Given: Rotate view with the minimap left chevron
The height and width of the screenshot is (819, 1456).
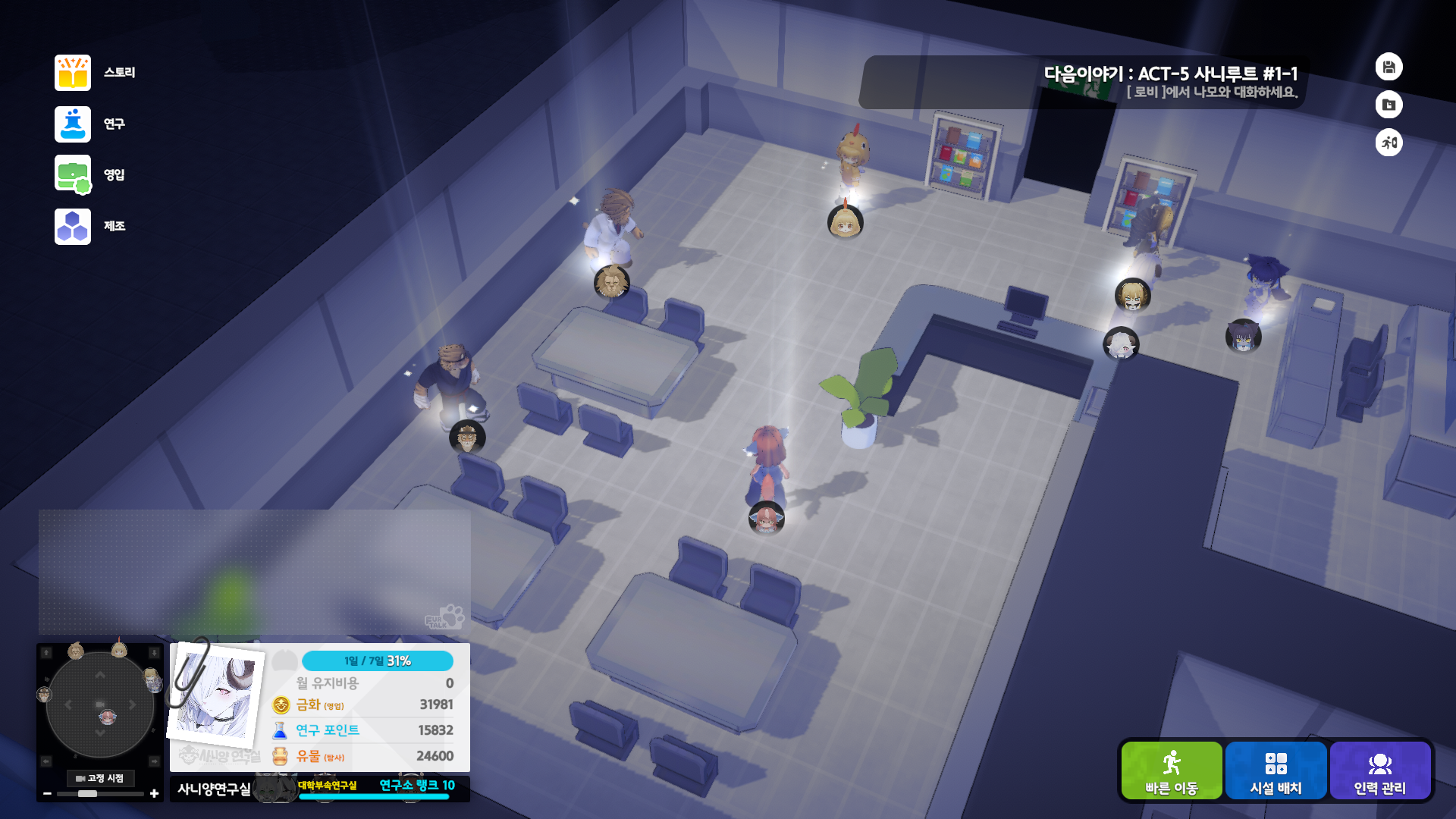Looking at the screenshot, I should (x=67, y=704).
